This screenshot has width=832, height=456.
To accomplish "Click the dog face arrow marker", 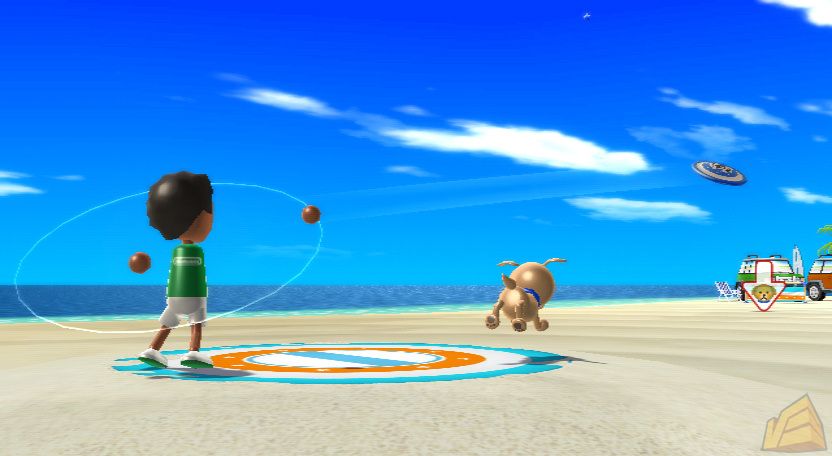I will [x=763, y=290].
